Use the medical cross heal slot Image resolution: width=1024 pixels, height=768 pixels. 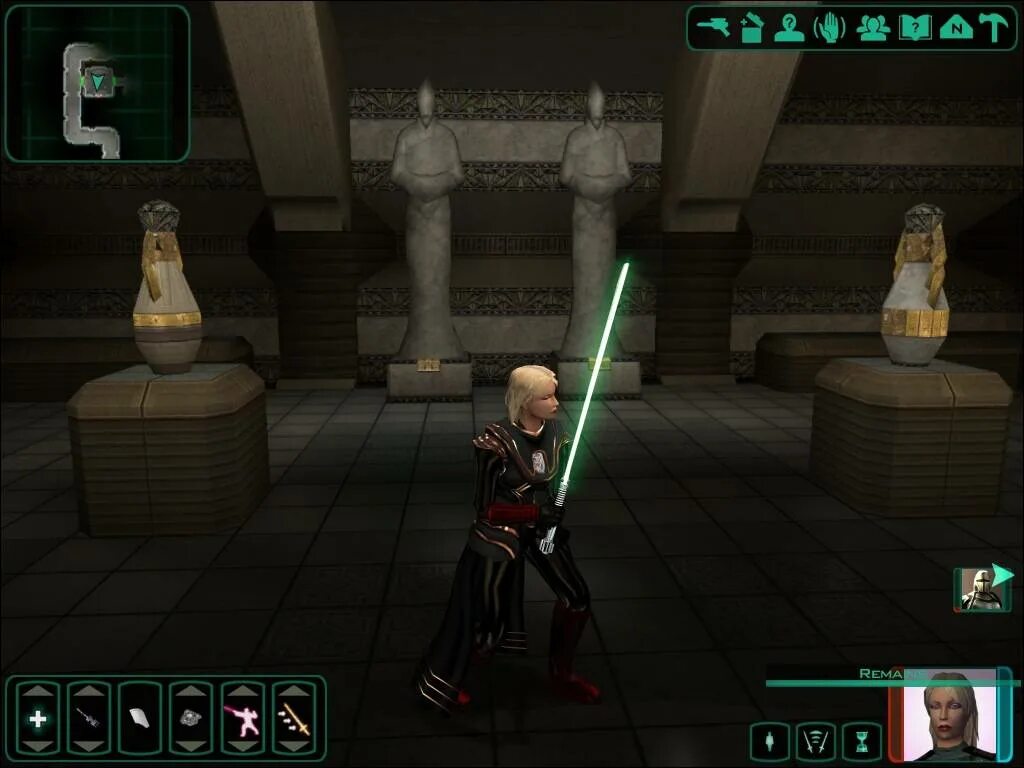(x=38, y=717)
